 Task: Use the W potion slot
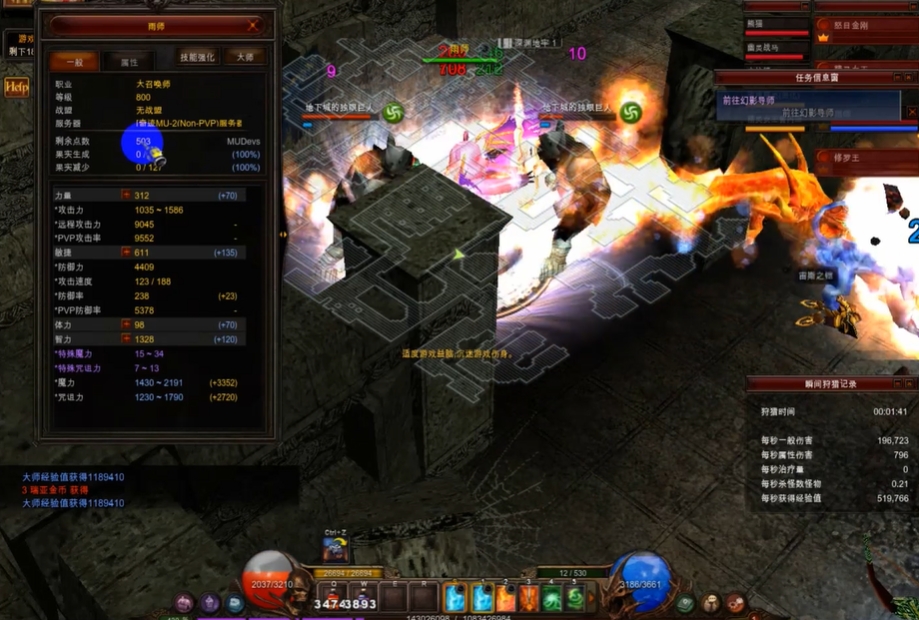click(364, 598)
